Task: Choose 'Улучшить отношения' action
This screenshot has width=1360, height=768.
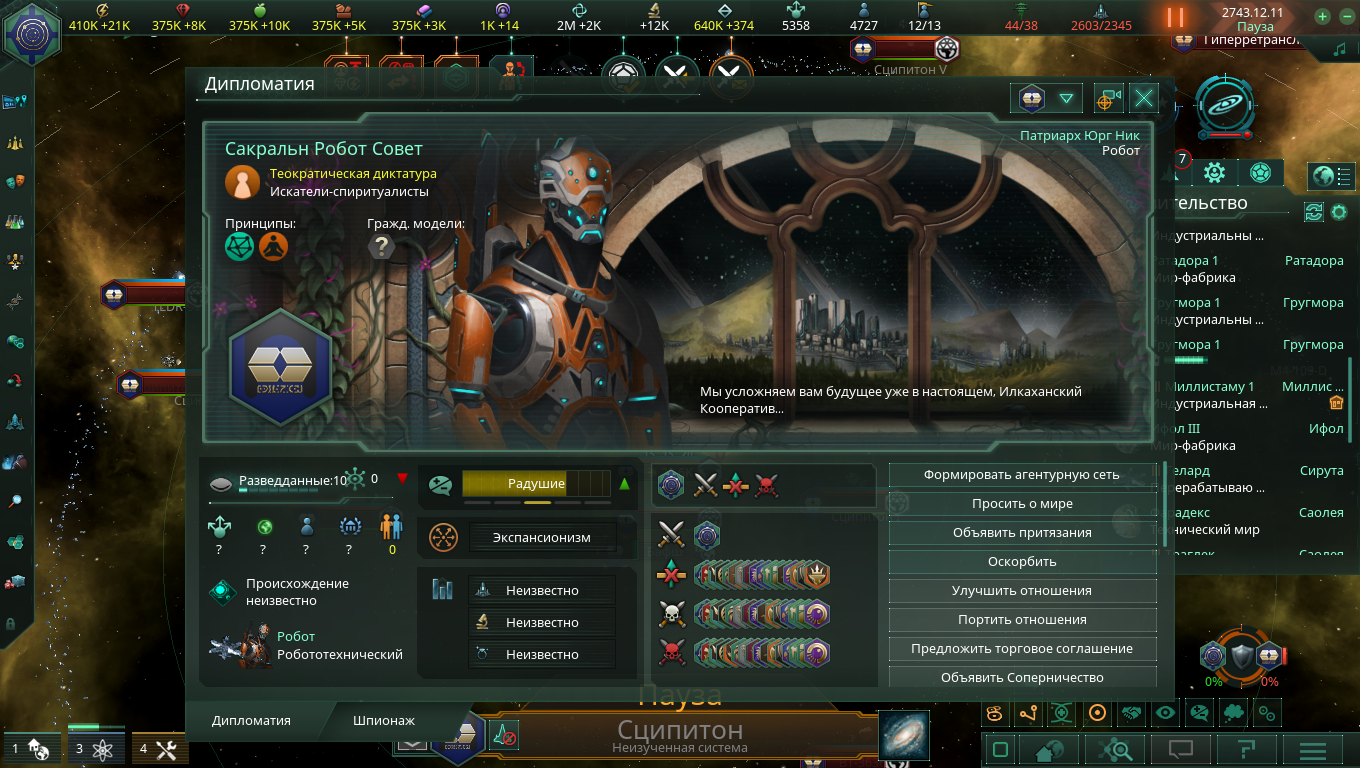Action: coord(1021,591)
